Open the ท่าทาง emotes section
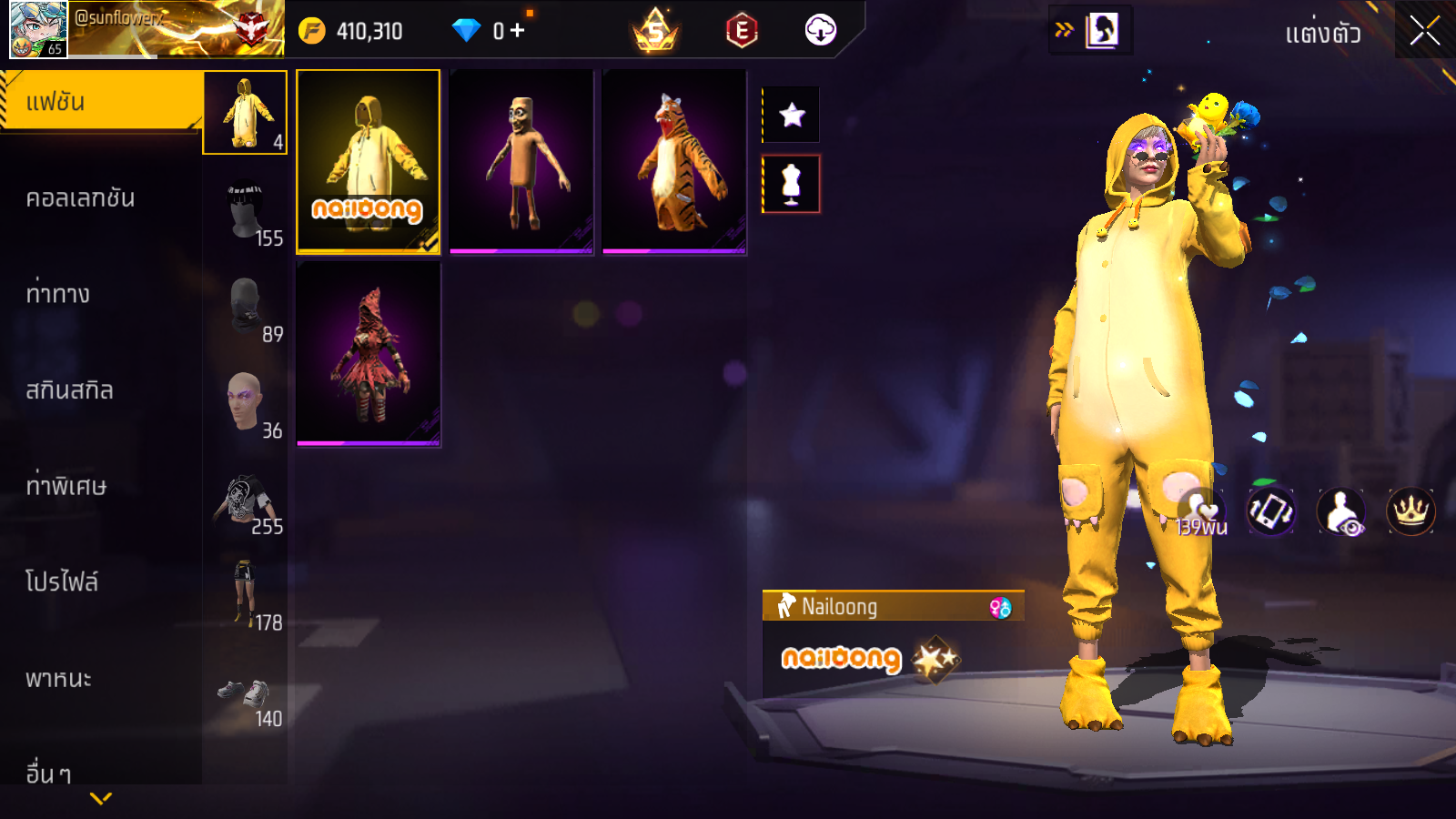Viewport: 1456px width, 819px height. pos(58,294)
